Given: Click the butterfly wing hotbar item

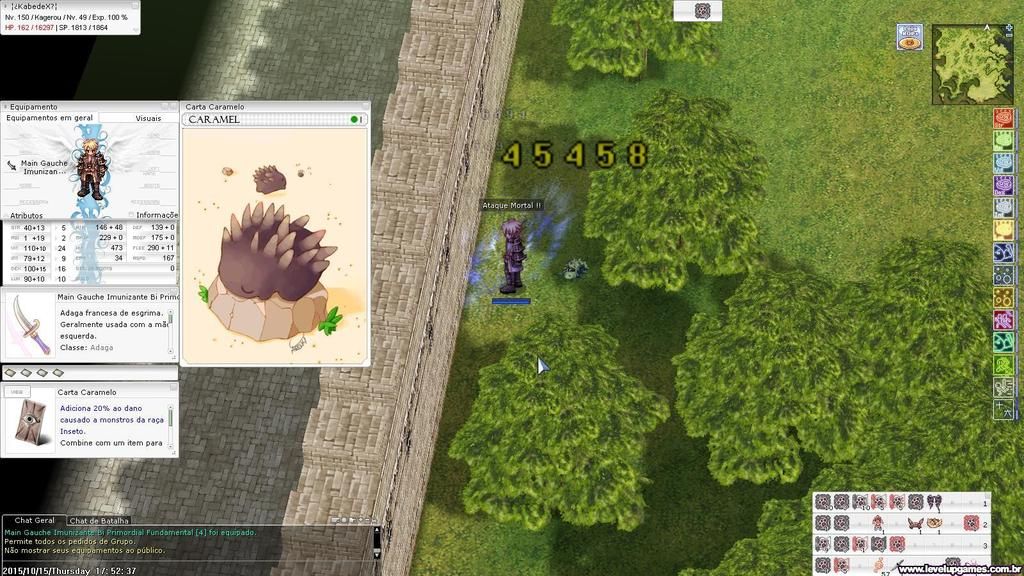Looking at the screenshot, I should pos(914,523).
